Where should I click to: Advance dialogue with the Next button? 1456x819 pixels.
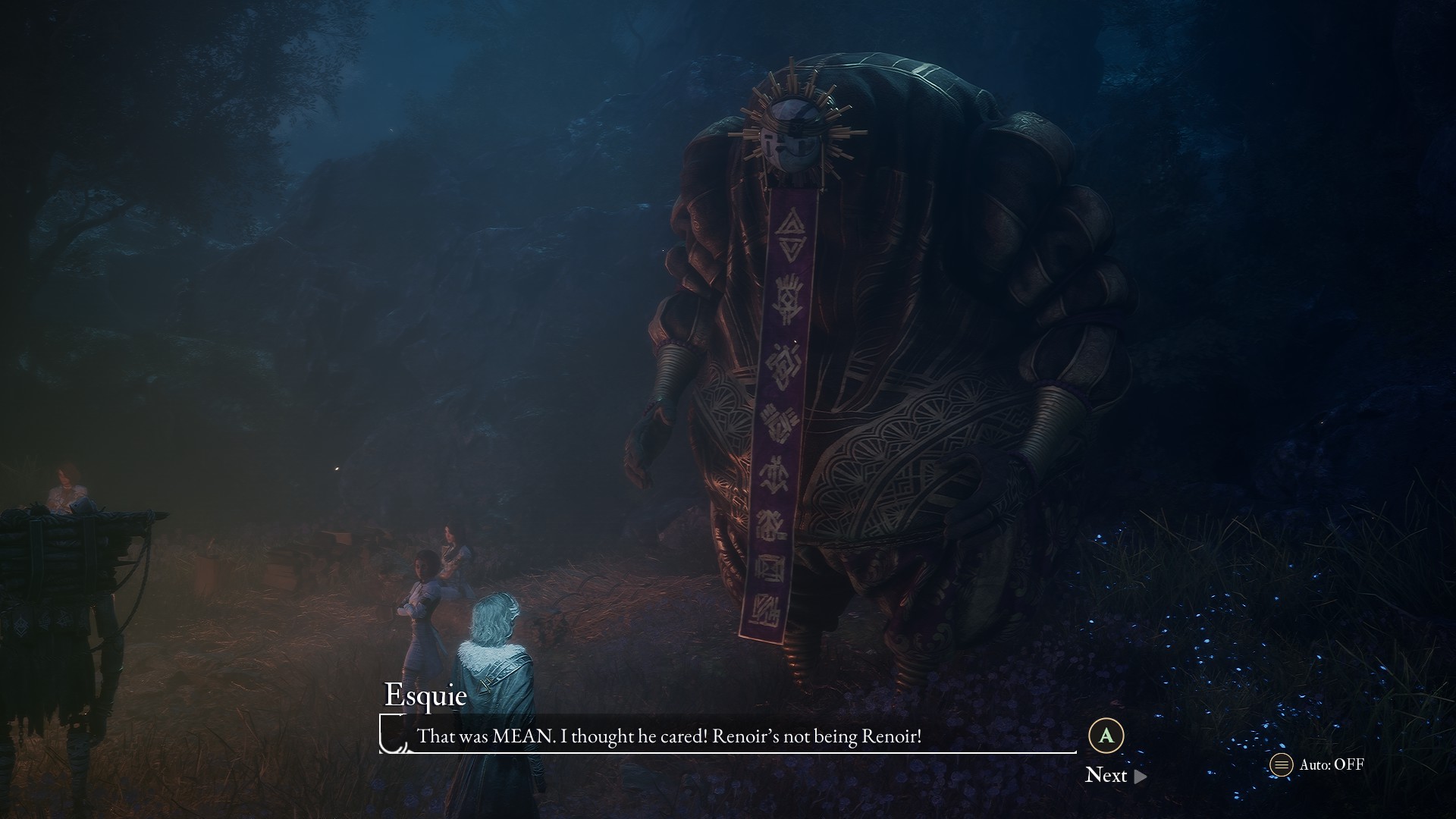(x=1115, y=775)
